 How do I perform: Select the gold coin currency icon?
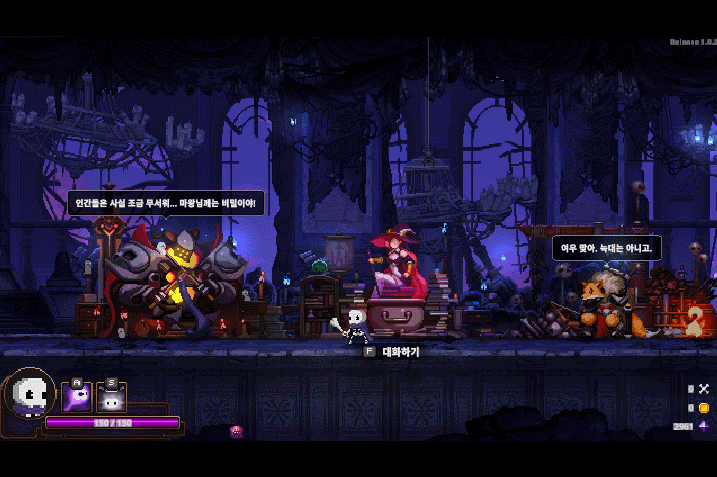(x=704, y=408)
